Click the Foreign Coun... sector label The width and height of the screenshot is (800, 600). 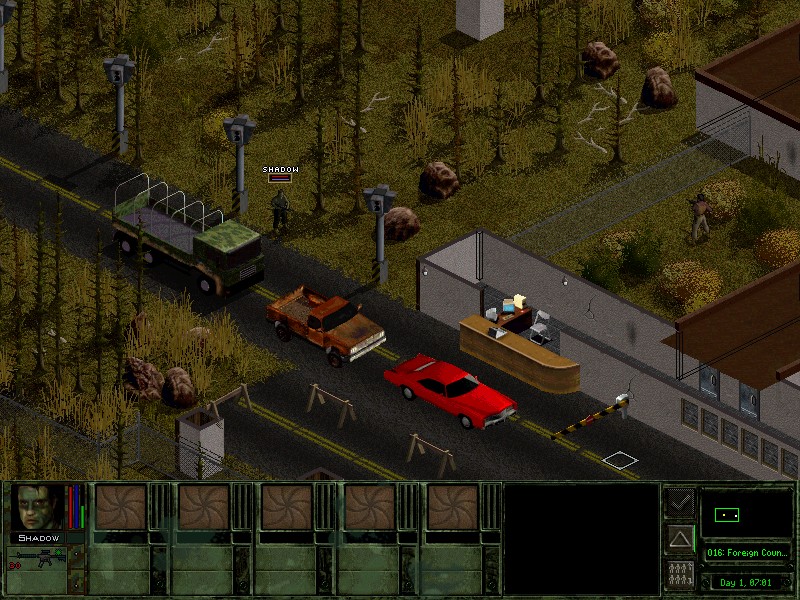click(x=746, y=552)
